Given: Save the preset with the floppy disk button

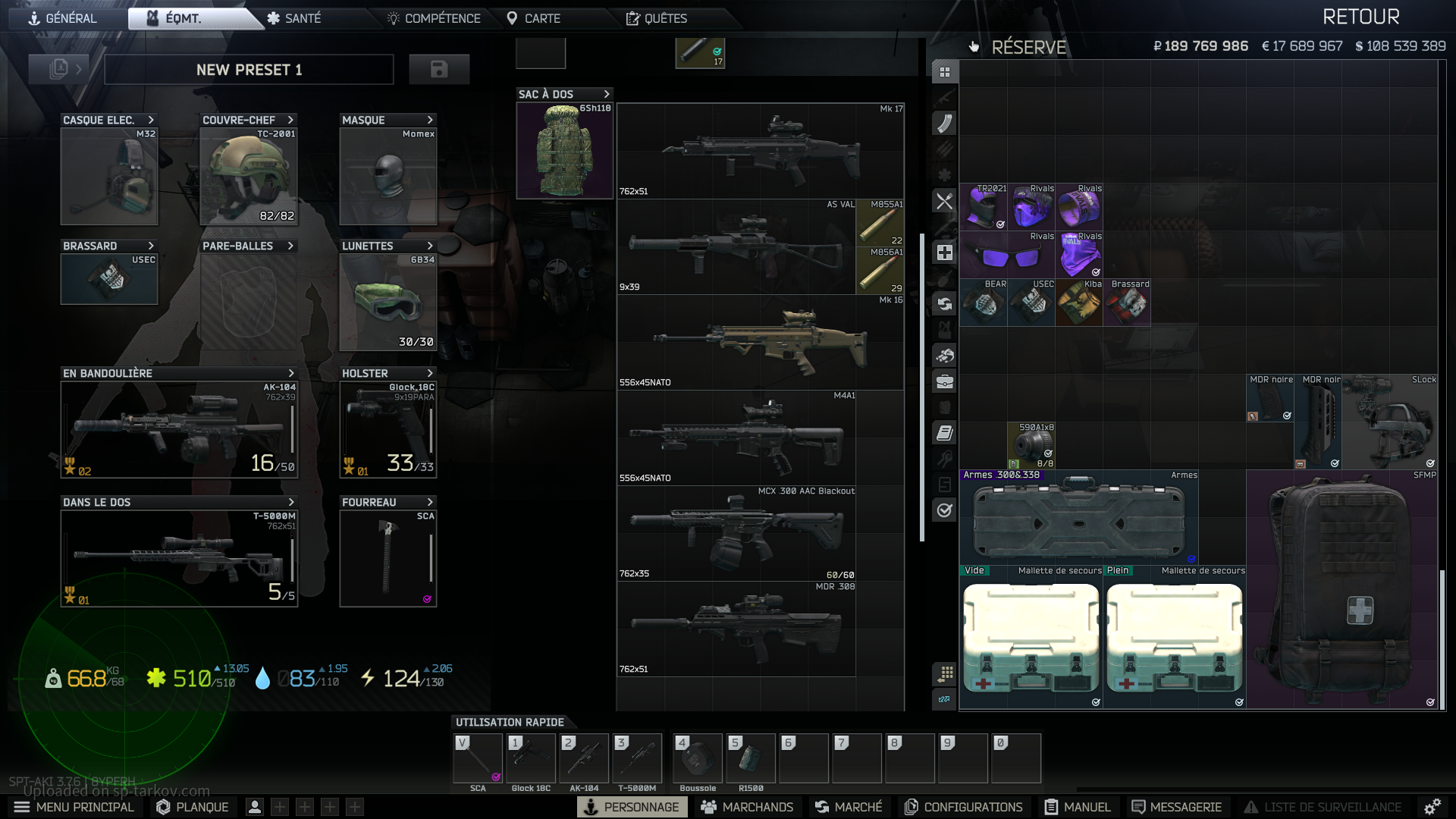Looking at the screenshot, I should pyautogui.click(x=439, y=70).
